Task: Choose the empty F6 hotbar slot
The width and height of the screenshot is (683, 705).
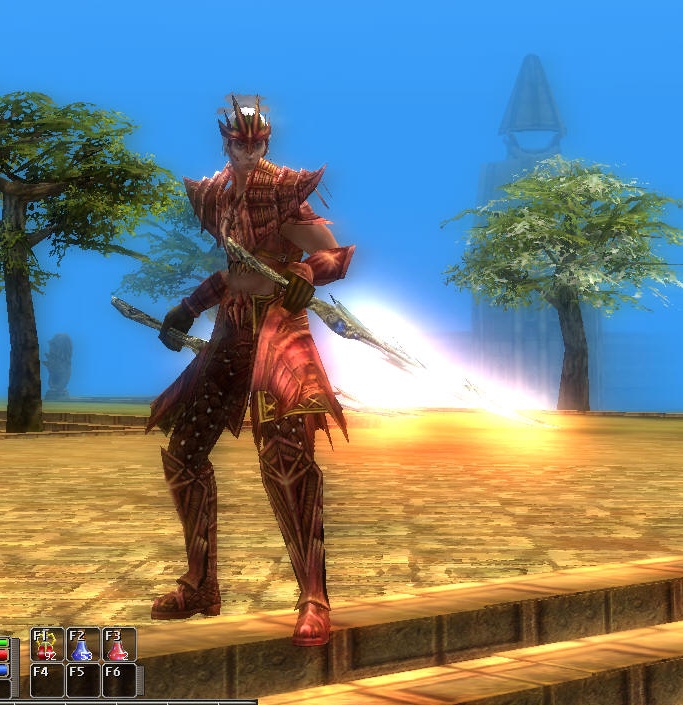Action: pyautogui.click(x=119, y=680)
